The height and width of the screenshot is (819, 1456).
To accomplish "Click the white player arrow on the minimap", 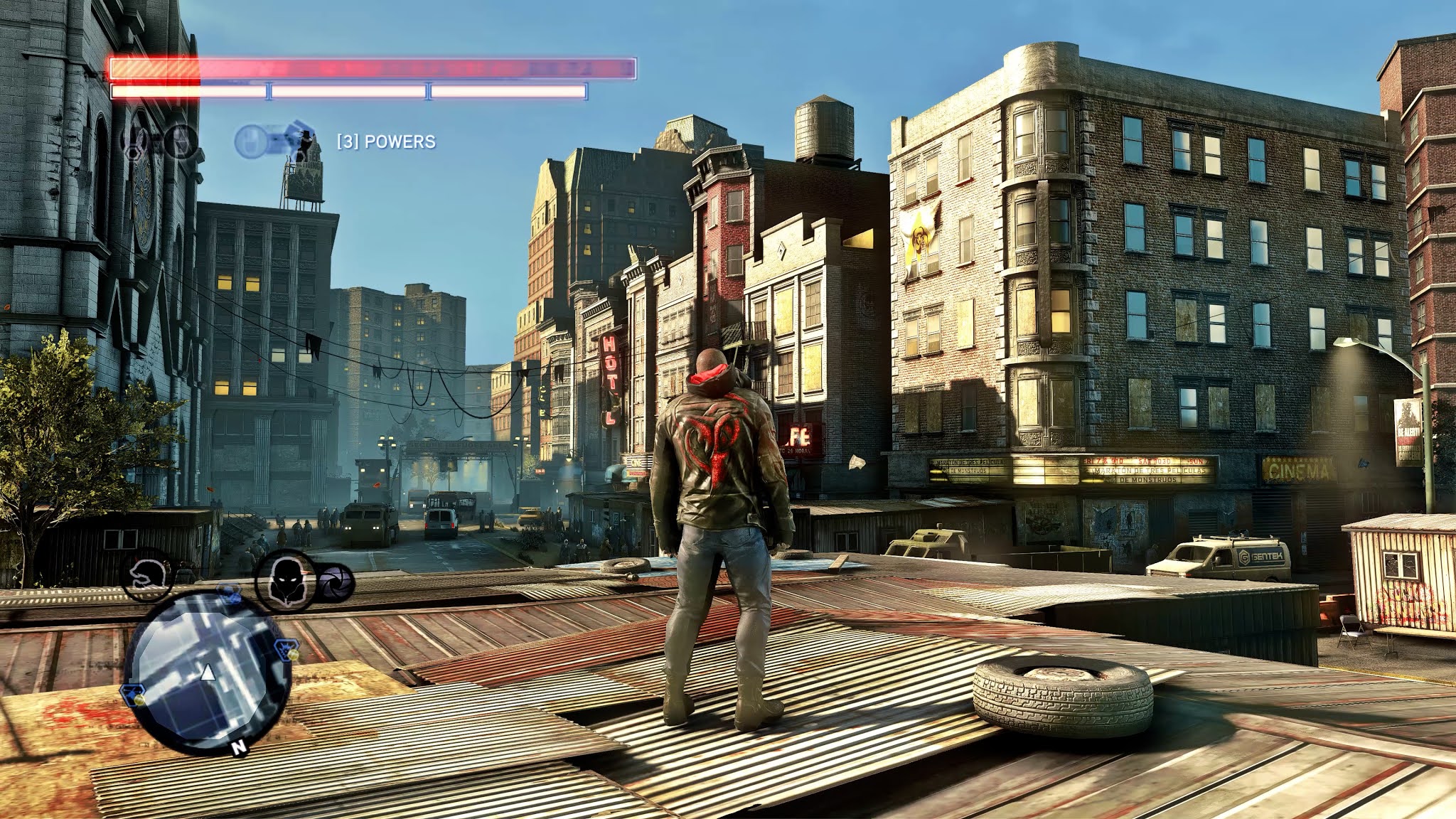I will click(208, 671).
